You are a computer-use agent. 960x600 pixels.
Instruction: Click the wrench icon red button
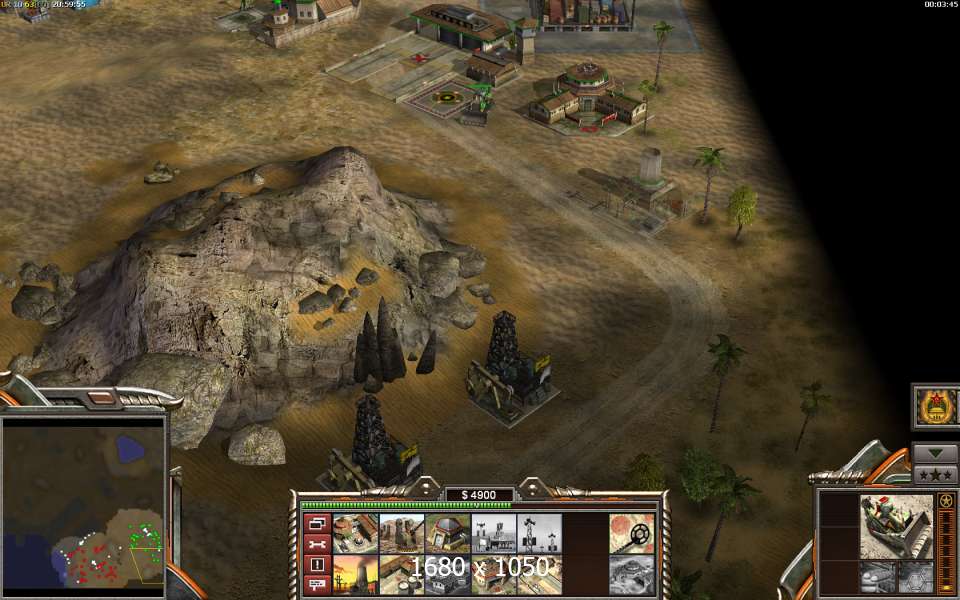[318, 544]
